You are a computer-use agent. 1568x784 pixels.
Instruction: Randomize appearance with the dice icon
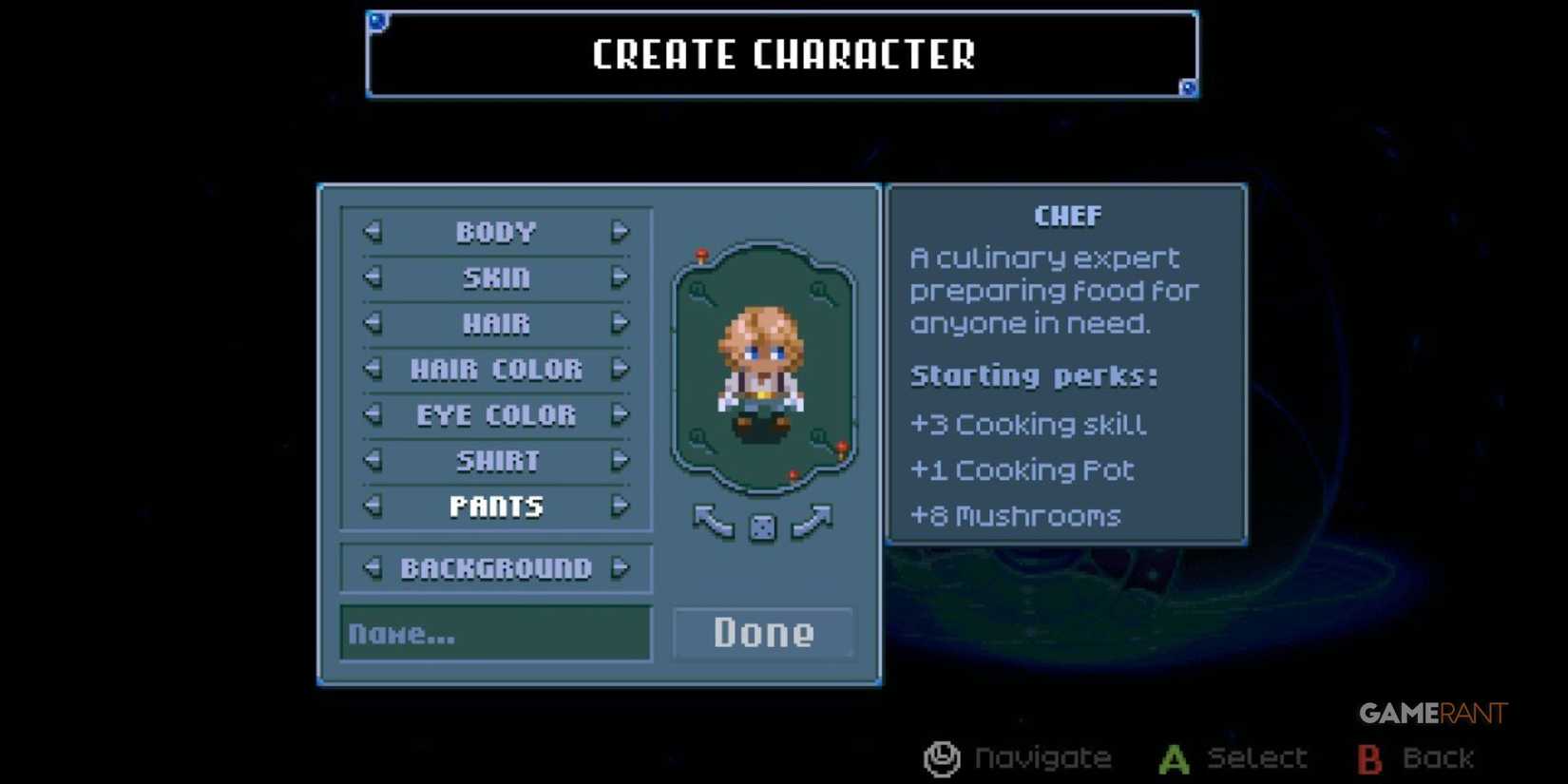click(763, 526)
